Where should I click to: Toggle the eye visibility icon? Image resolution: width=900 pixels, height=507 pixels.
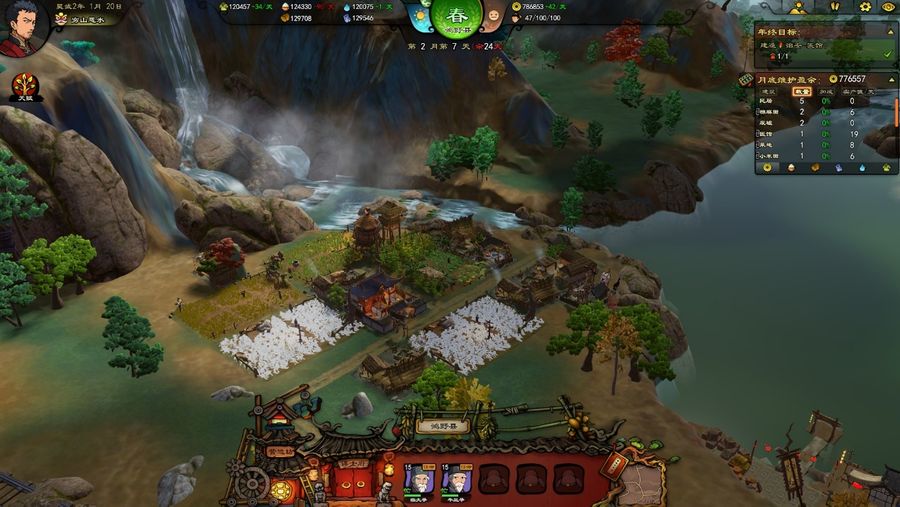(888, 7)
